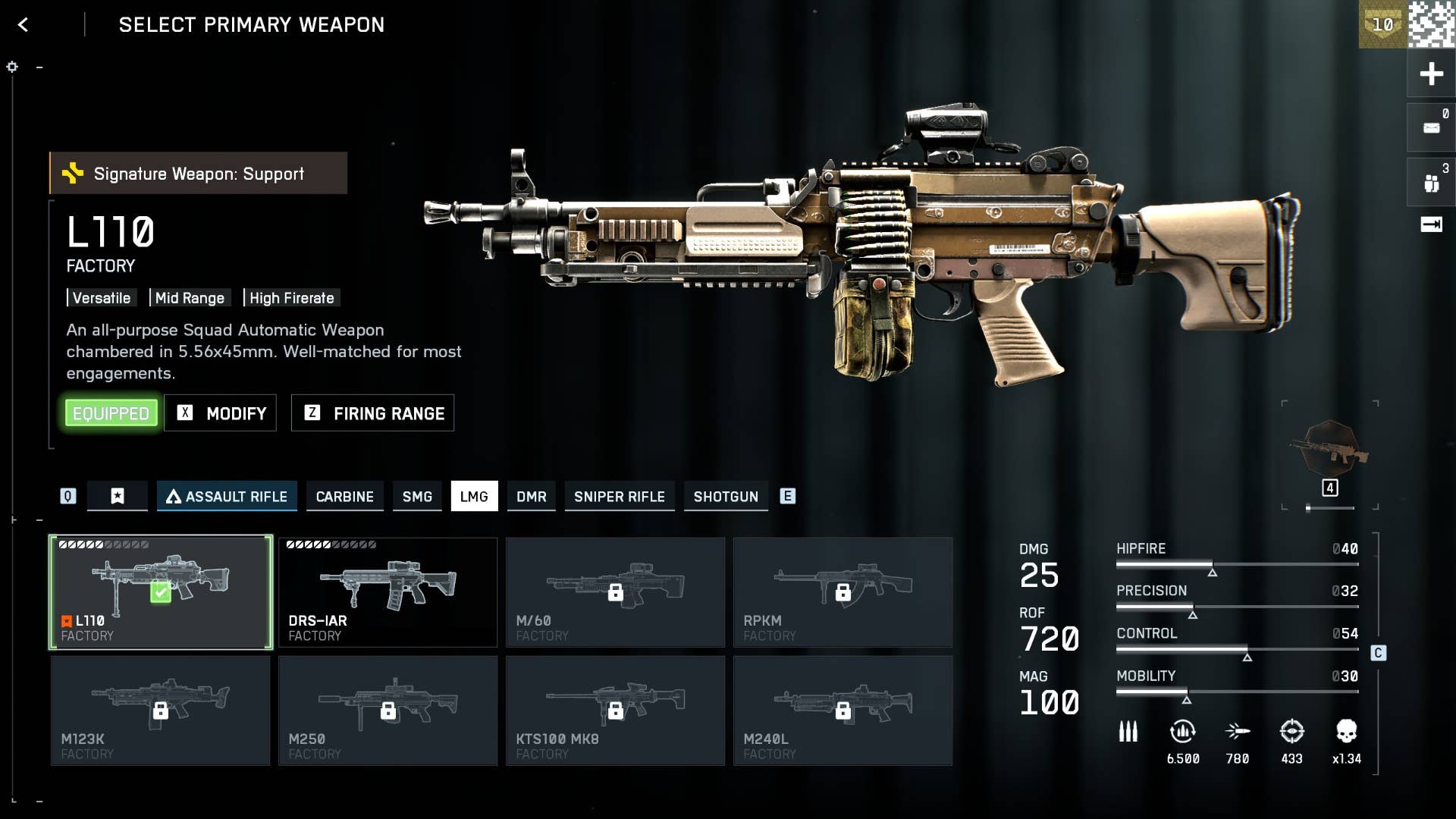This screenshot has height=819, width=1456.
Task: Choose the locked KTS100 MK8 tile
Action: (615, 711)
